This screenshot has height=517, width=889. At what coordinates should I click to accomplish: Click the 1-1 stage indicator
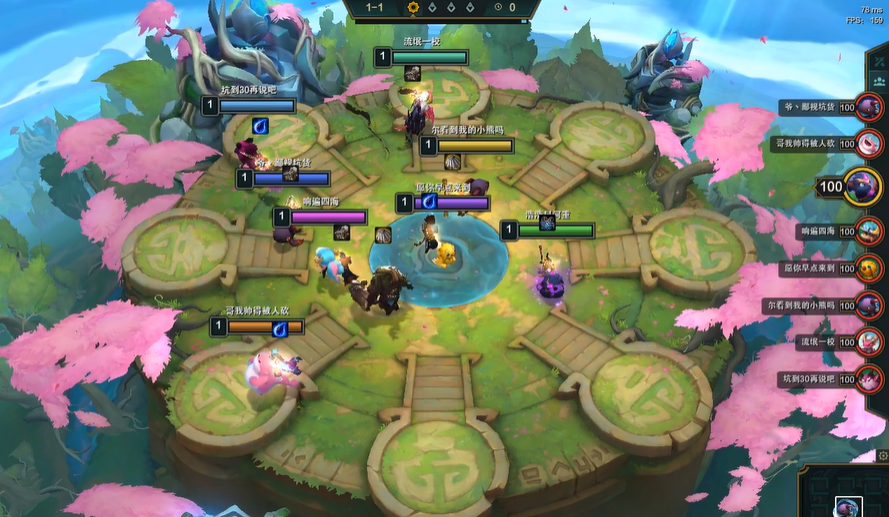pyautogui.click(x=375, y=8)
